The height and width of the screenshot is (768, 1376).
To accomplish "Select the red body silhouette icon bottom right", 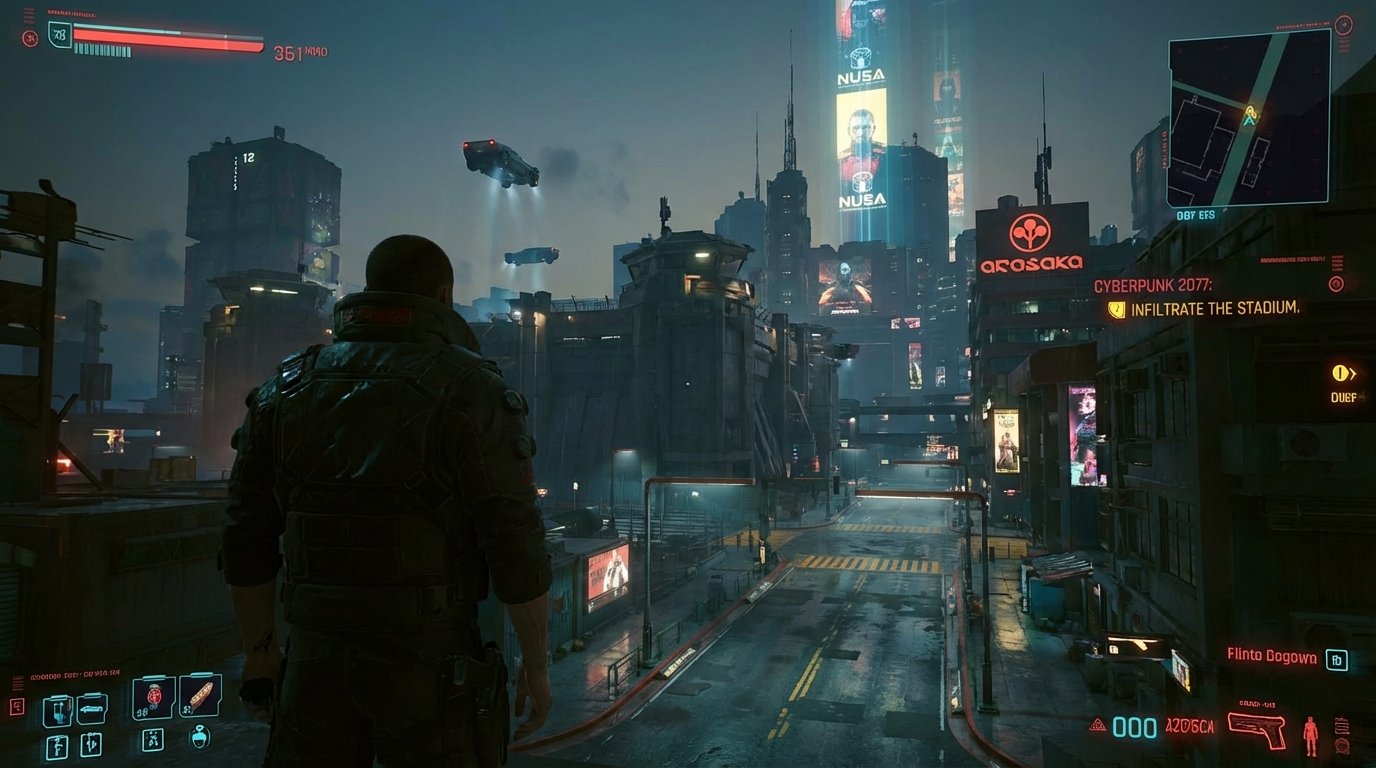I will (1311, 735).
